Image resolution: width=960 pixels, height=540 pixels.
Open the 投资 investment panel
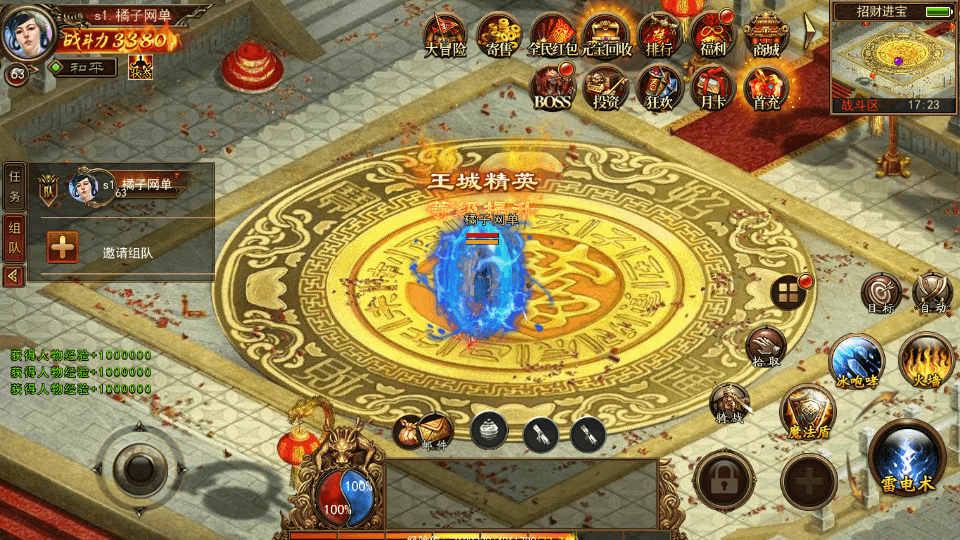[x=606, y=87]
